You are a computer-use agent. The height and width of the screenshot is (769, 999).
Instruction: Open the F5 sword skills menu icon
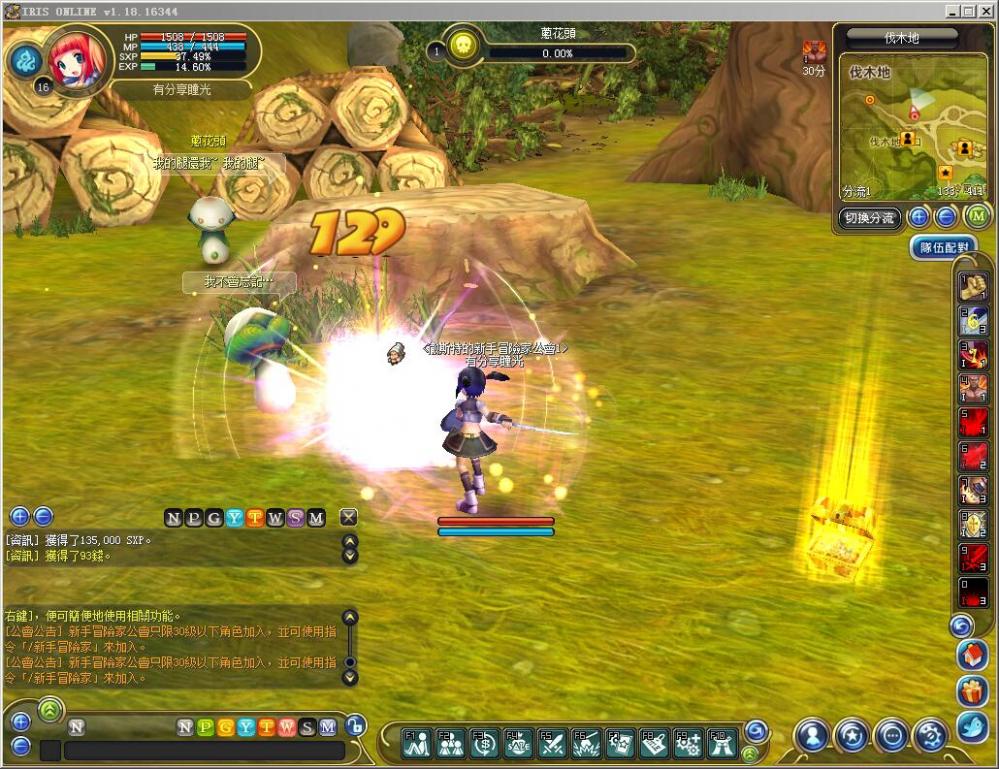552,741
